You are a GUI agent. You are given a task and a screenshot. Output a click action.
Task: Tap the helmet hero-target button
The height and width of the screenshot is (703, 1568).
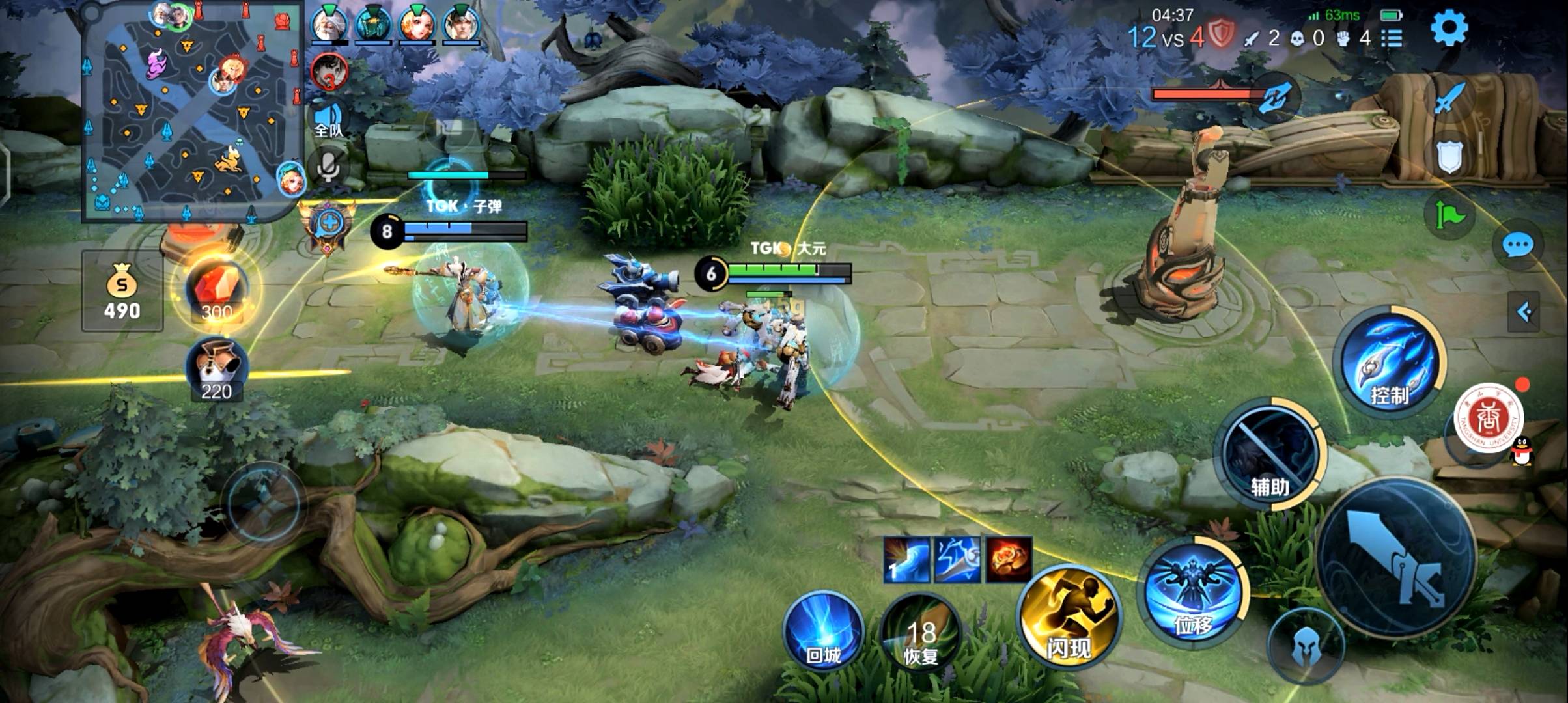coord(1306,646)
